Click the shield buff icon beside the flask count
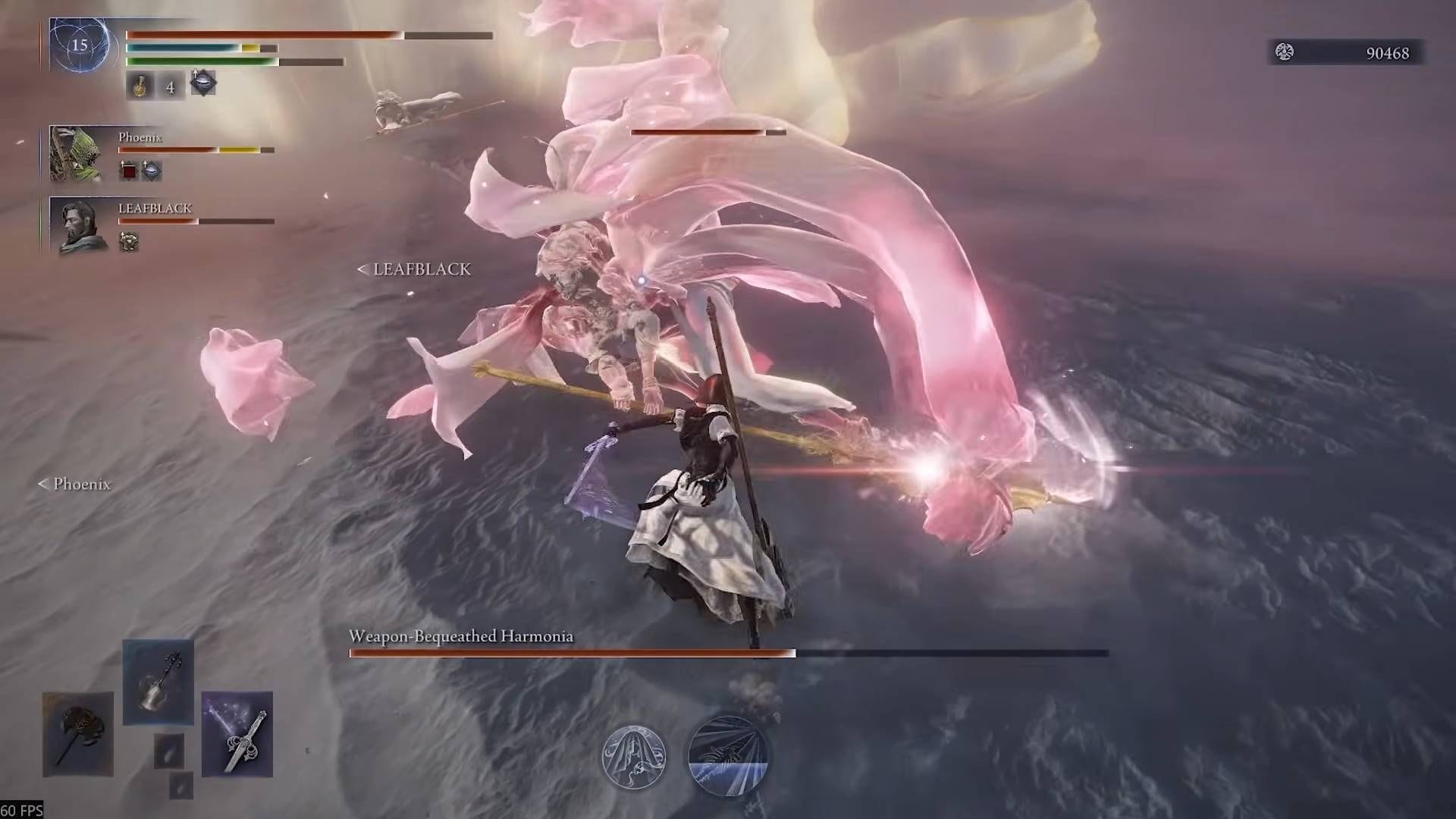The height and width of the screenshot is (819, 1456). tap(202, 84)
